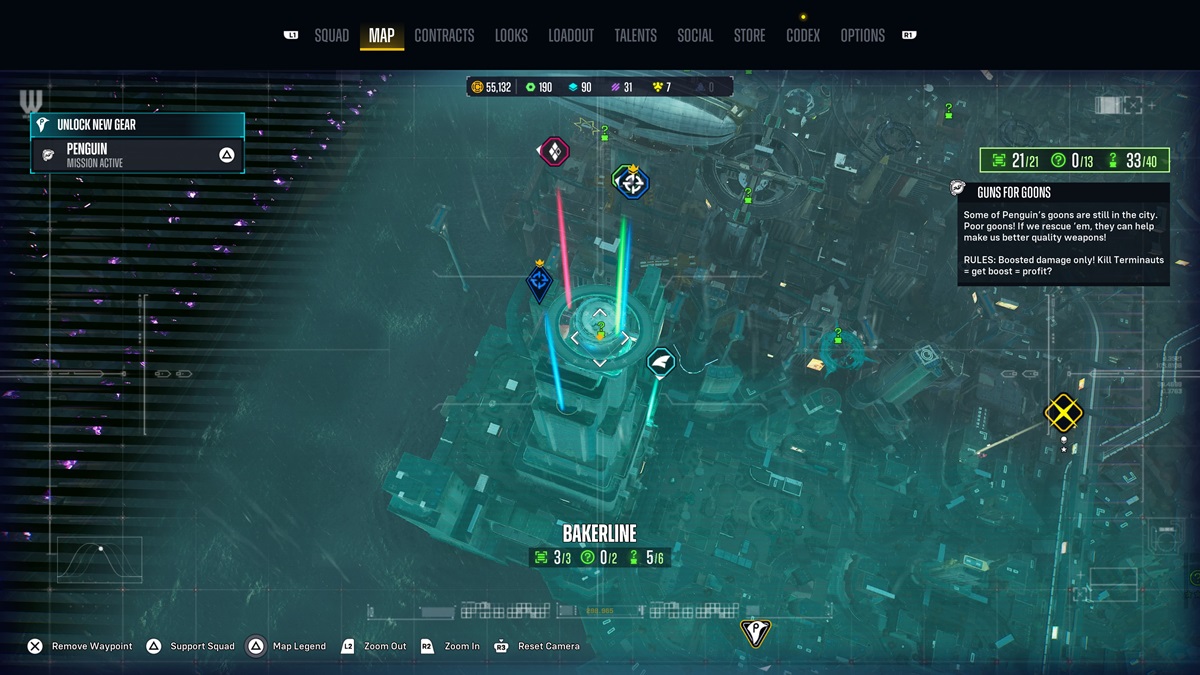Select the Map tab
Image resolution: width=1200 pixels, height=675 pixels.
(x=381, y=35)
